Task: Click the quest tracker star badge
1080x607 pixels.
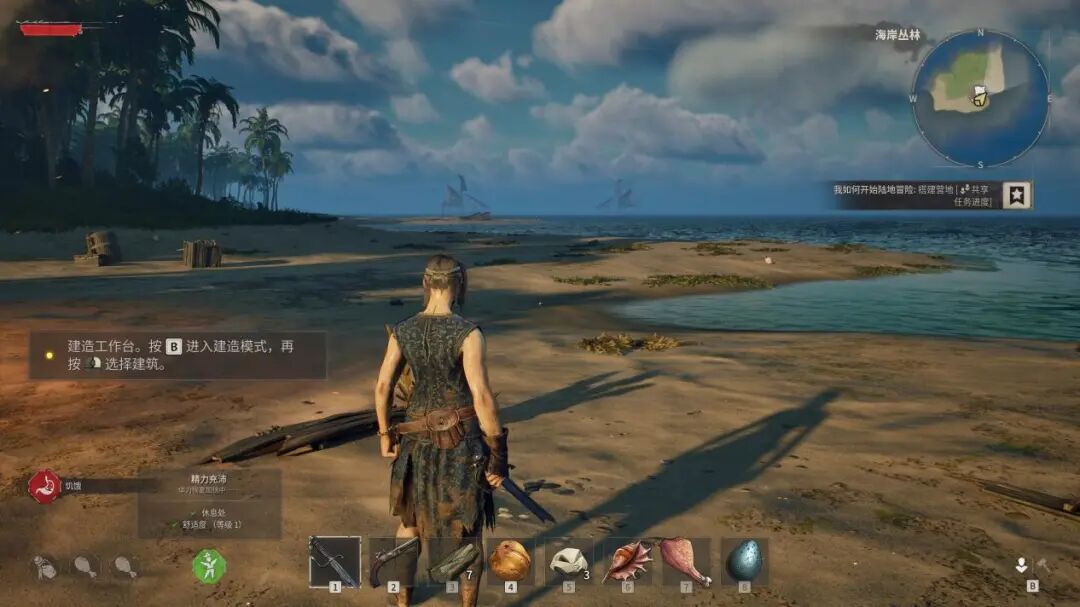Action: click(1017, 195)
